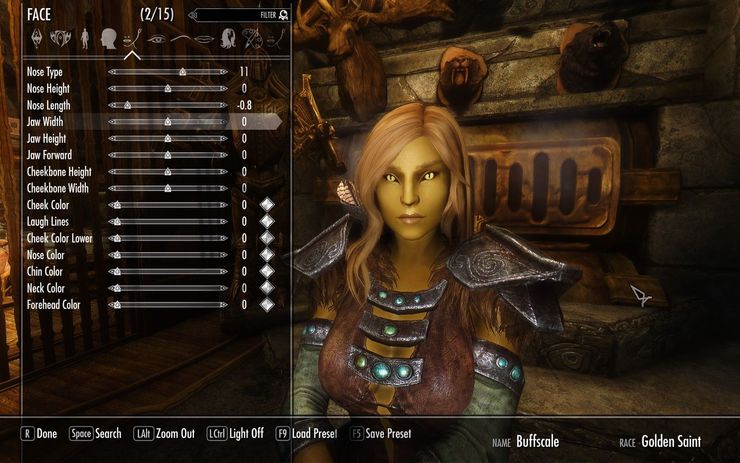Change the Cheekbone Height slider
Image resolution: width=740 pixels, height=463 pixels.
click(x=168, y=171)
